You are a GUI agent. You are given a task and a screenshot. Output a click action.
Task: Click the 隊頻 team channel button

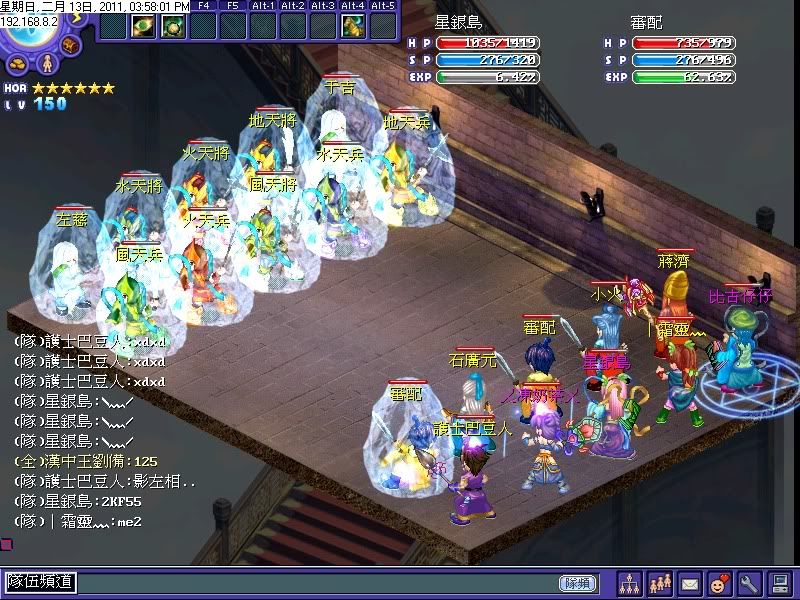(x=577, y=582)
